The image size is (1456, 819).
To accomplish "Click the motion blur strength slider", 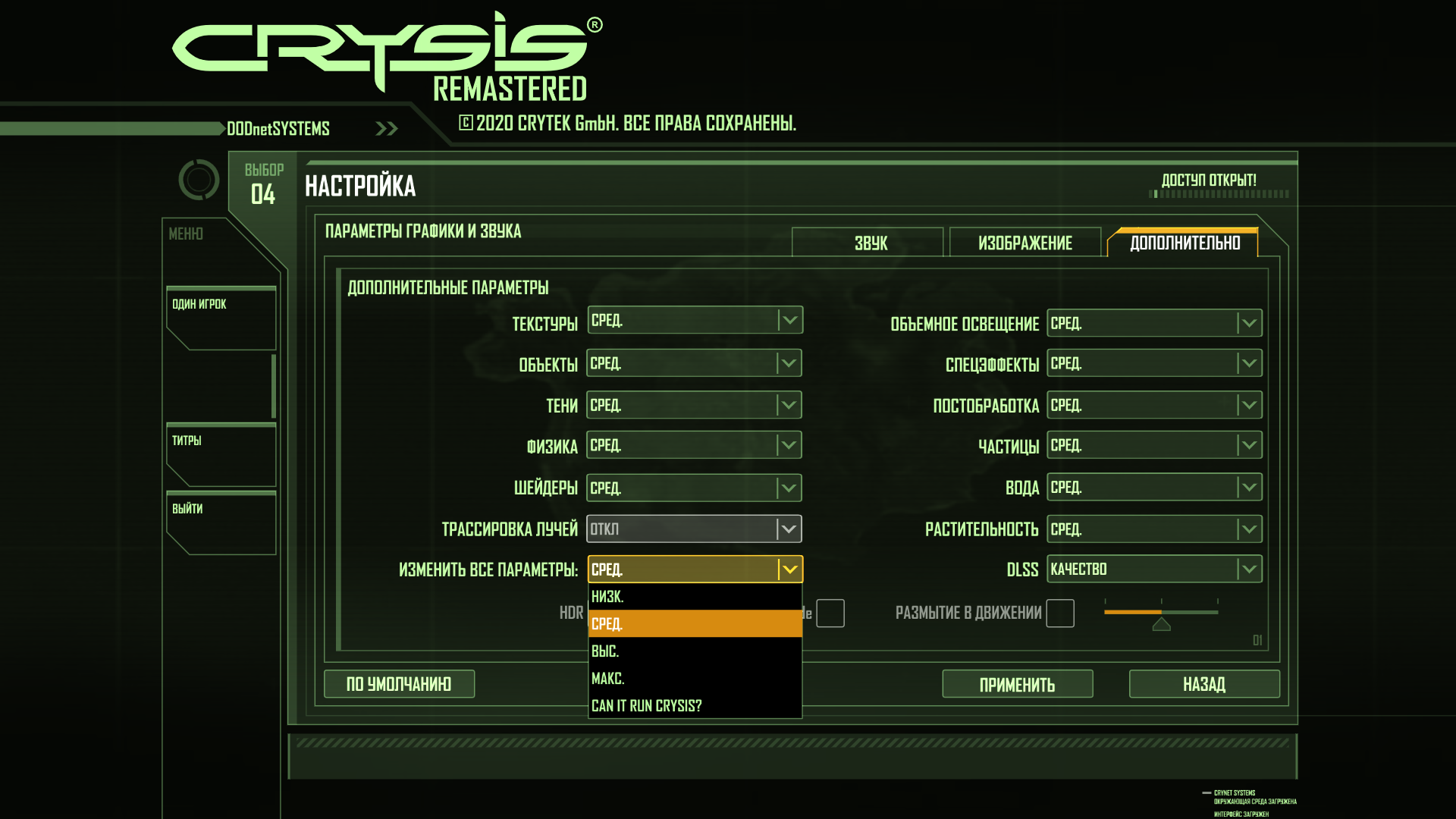I will click(1161, 613).
